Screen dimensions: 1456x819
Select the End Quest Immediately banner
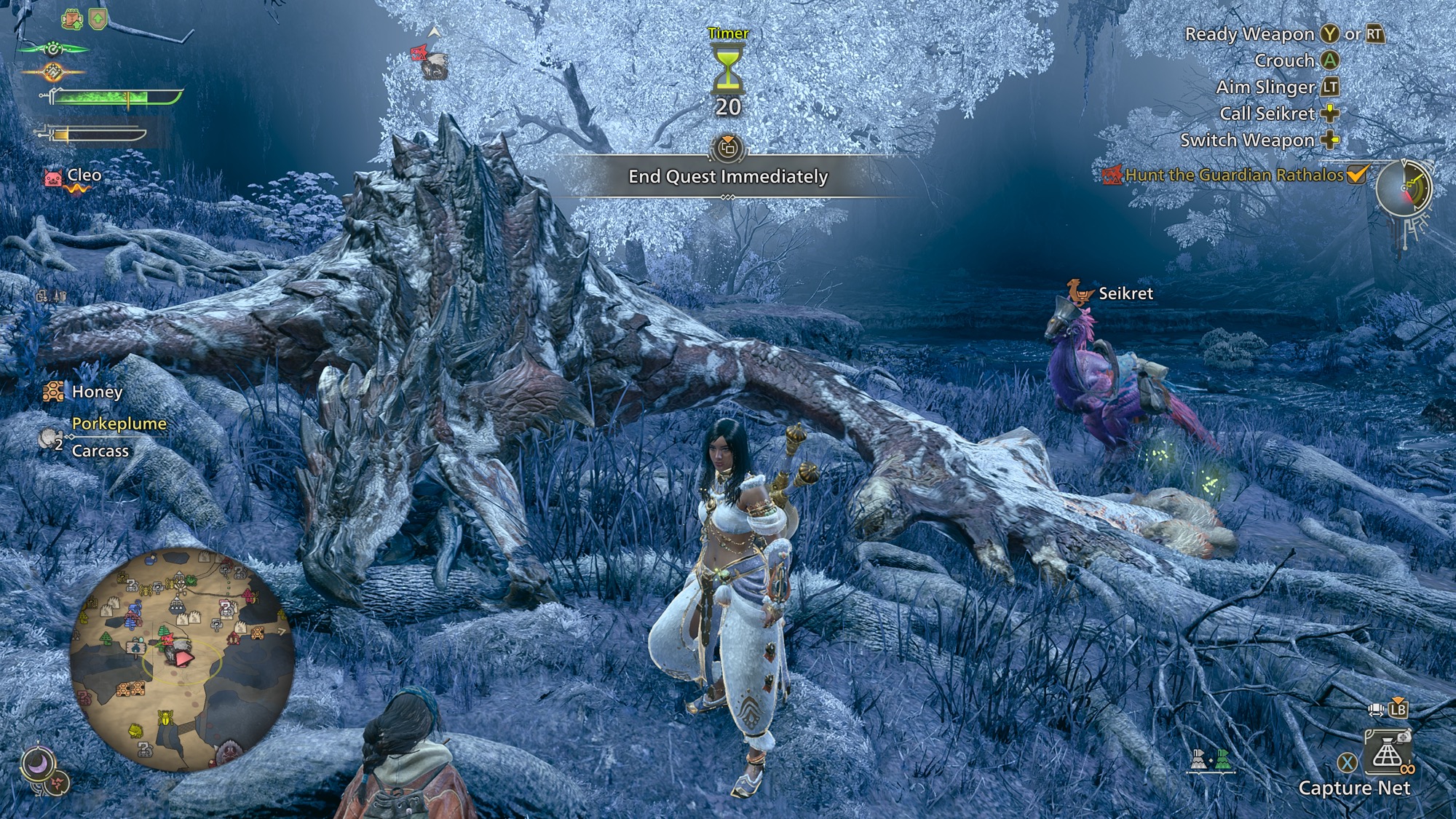click(728, 177)
